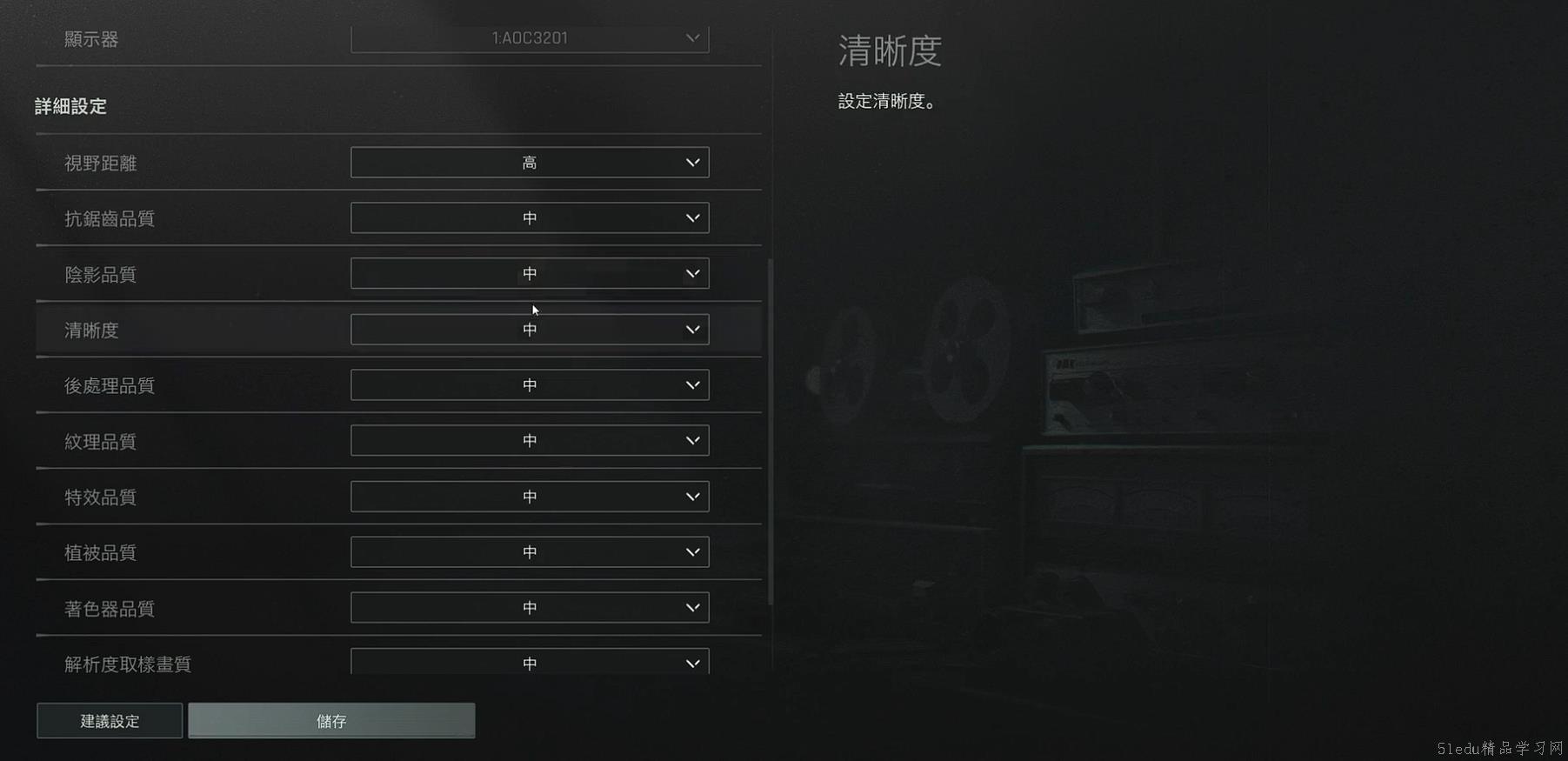Expand the 陰影品質 dropdown
The image size is (1568, 761).
tap(530, 274)
